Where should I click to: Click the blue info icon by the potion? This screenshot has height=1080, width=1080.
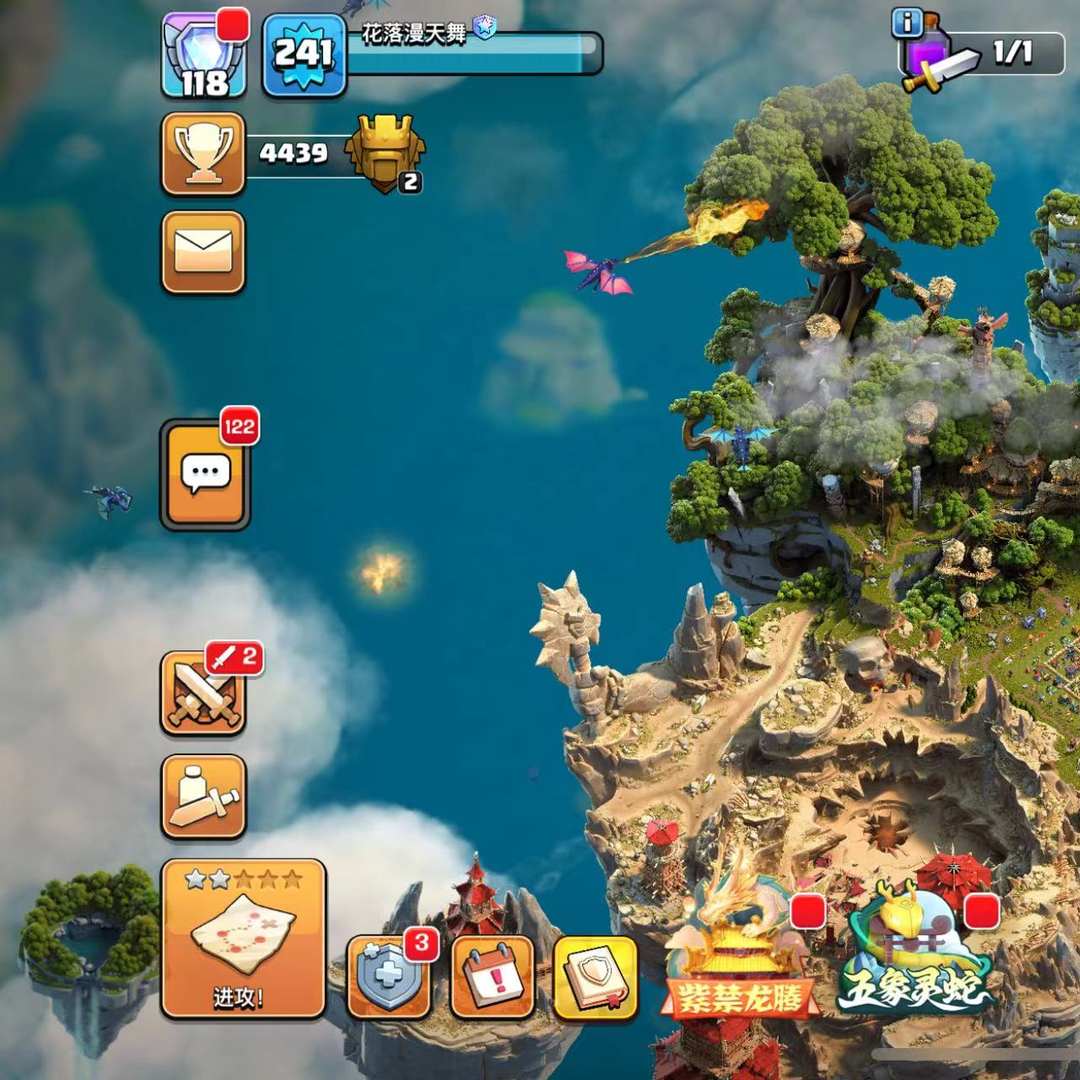point(906,22)
